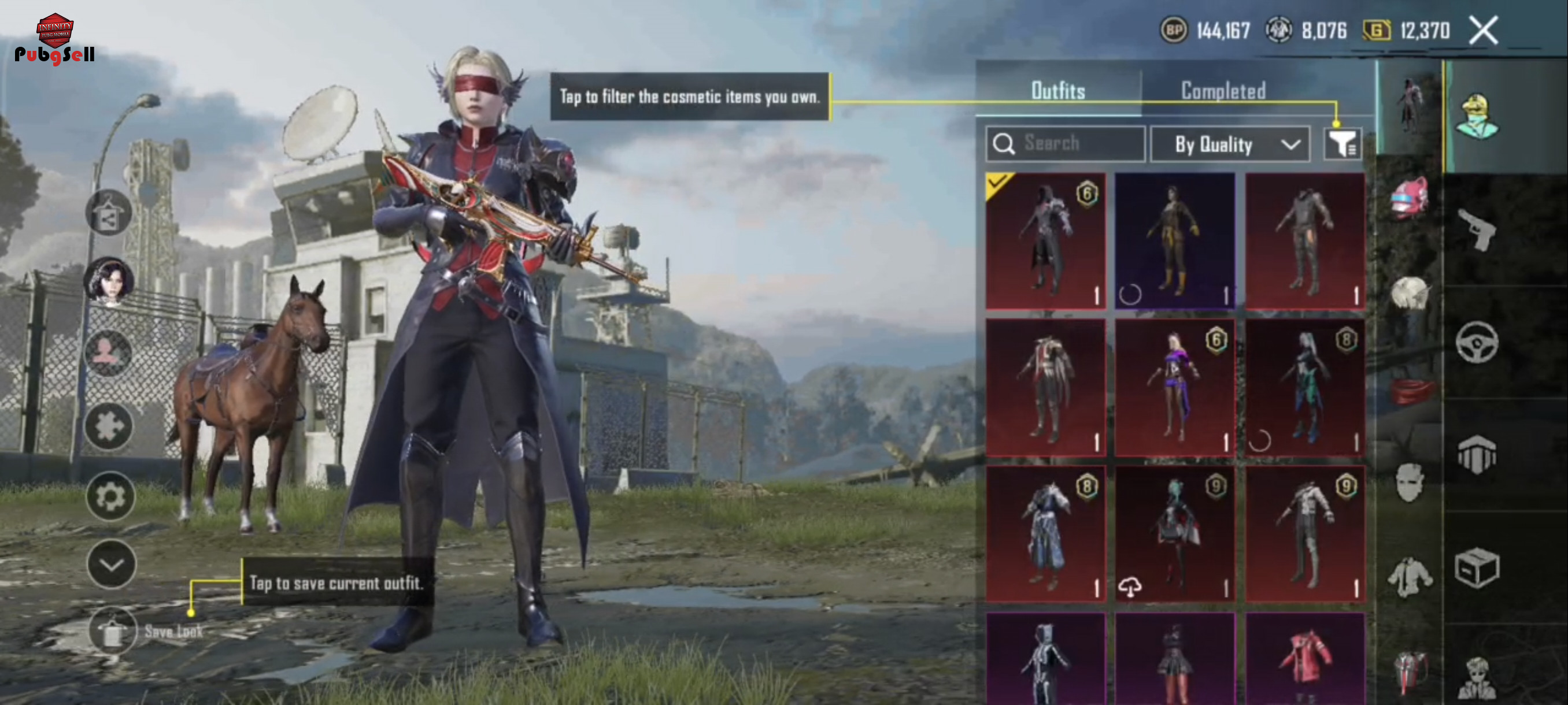
Task: Select the equipped outfit with yellow checkmark
Action: point(1045,241)
